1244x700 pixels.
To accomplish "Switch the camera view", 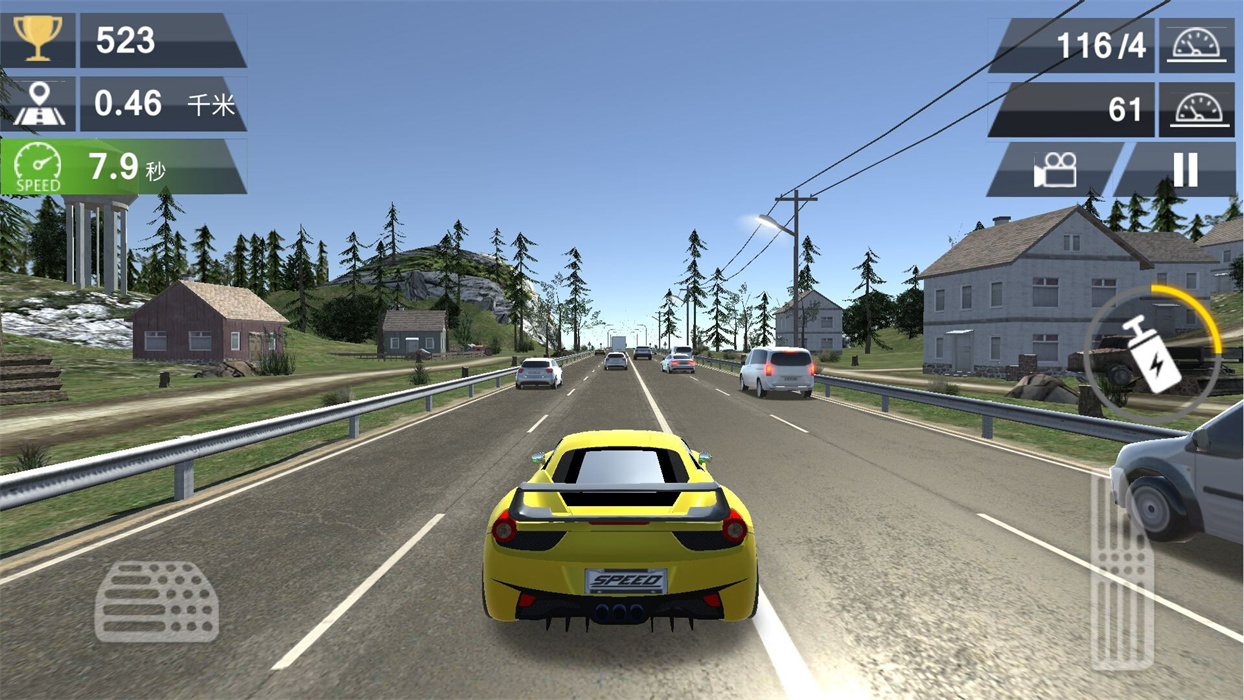I will click(x=1055, y=170).
